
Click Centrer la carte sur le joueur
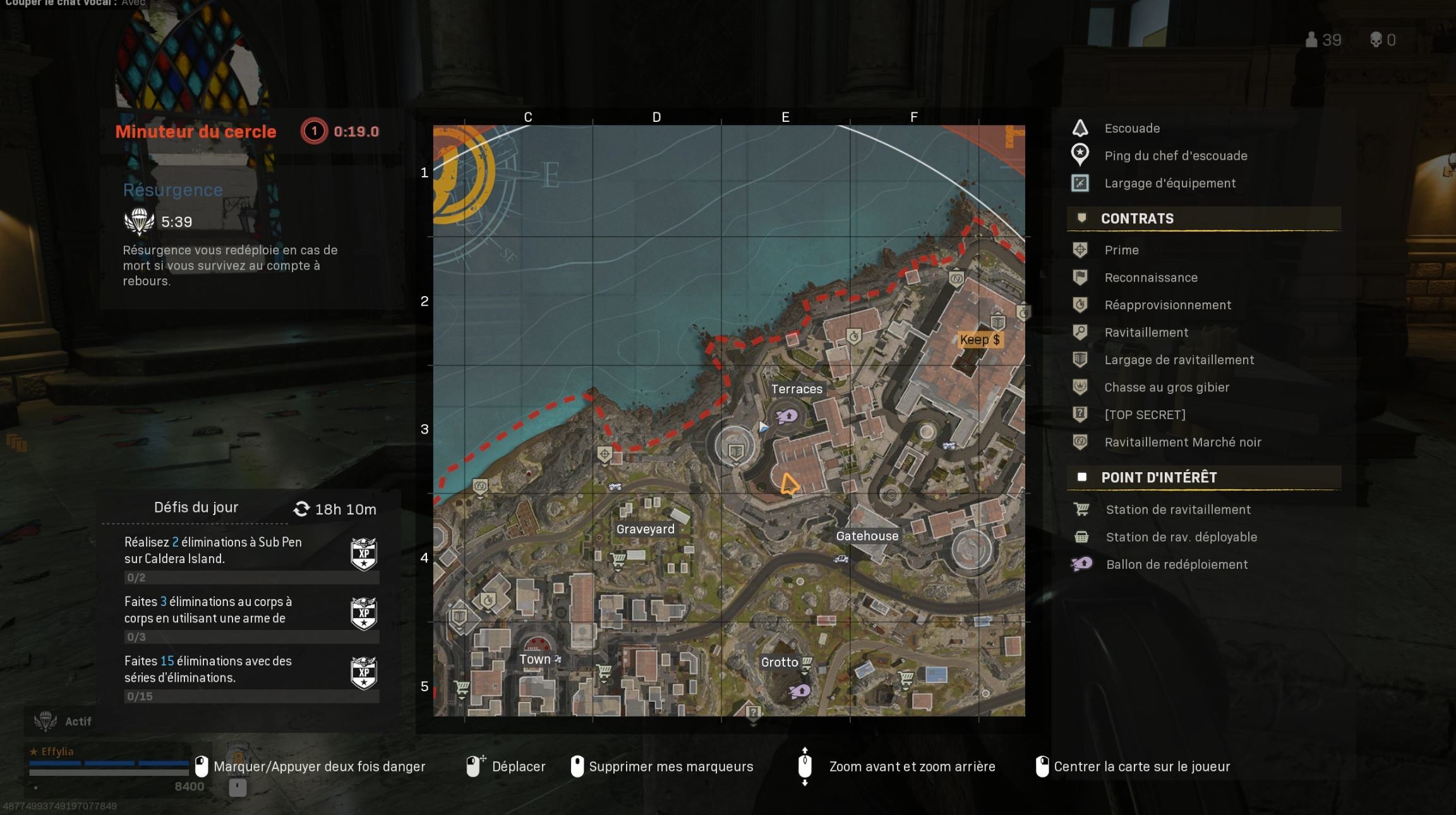(1141, 766)
